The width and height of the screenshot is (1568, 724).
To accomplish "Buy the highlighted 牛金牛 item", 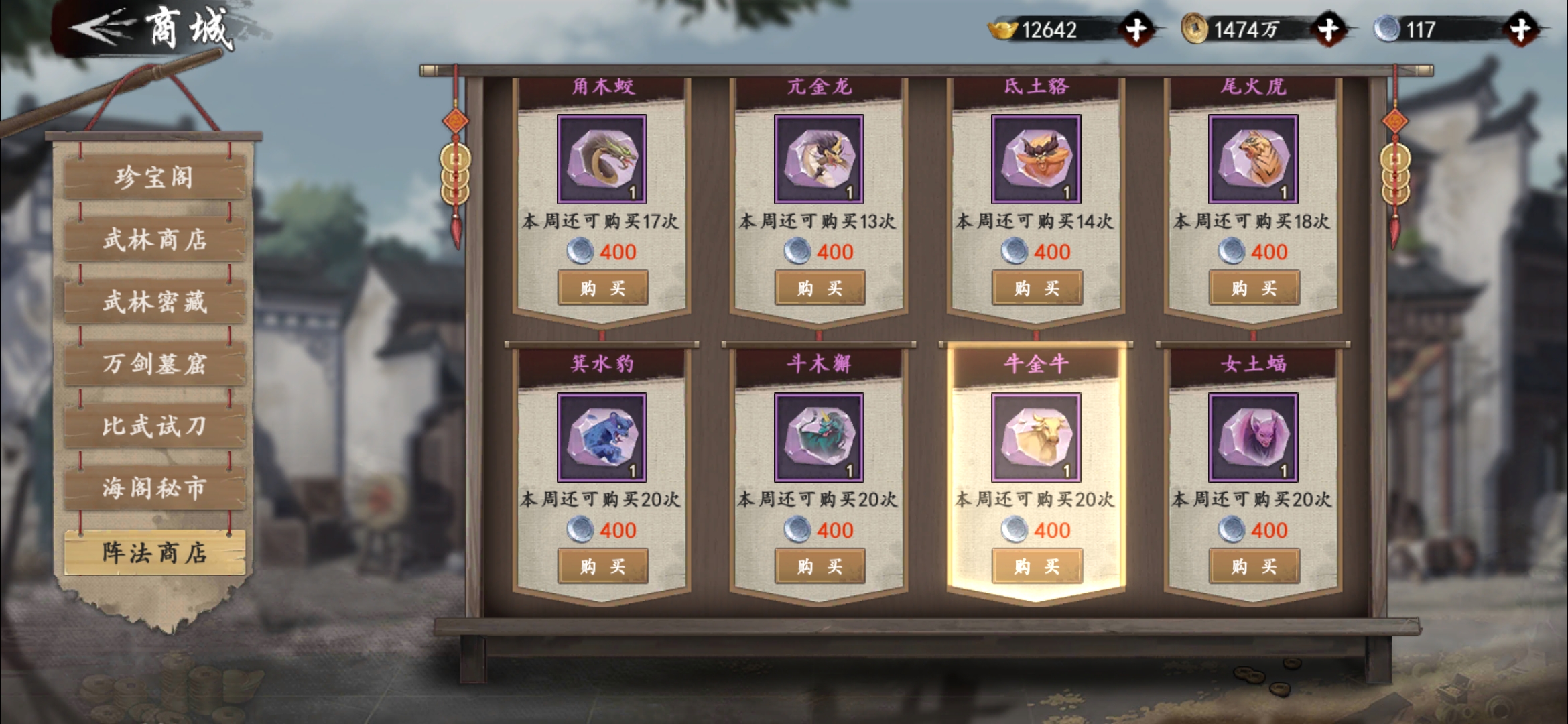I will [1037, 566].
